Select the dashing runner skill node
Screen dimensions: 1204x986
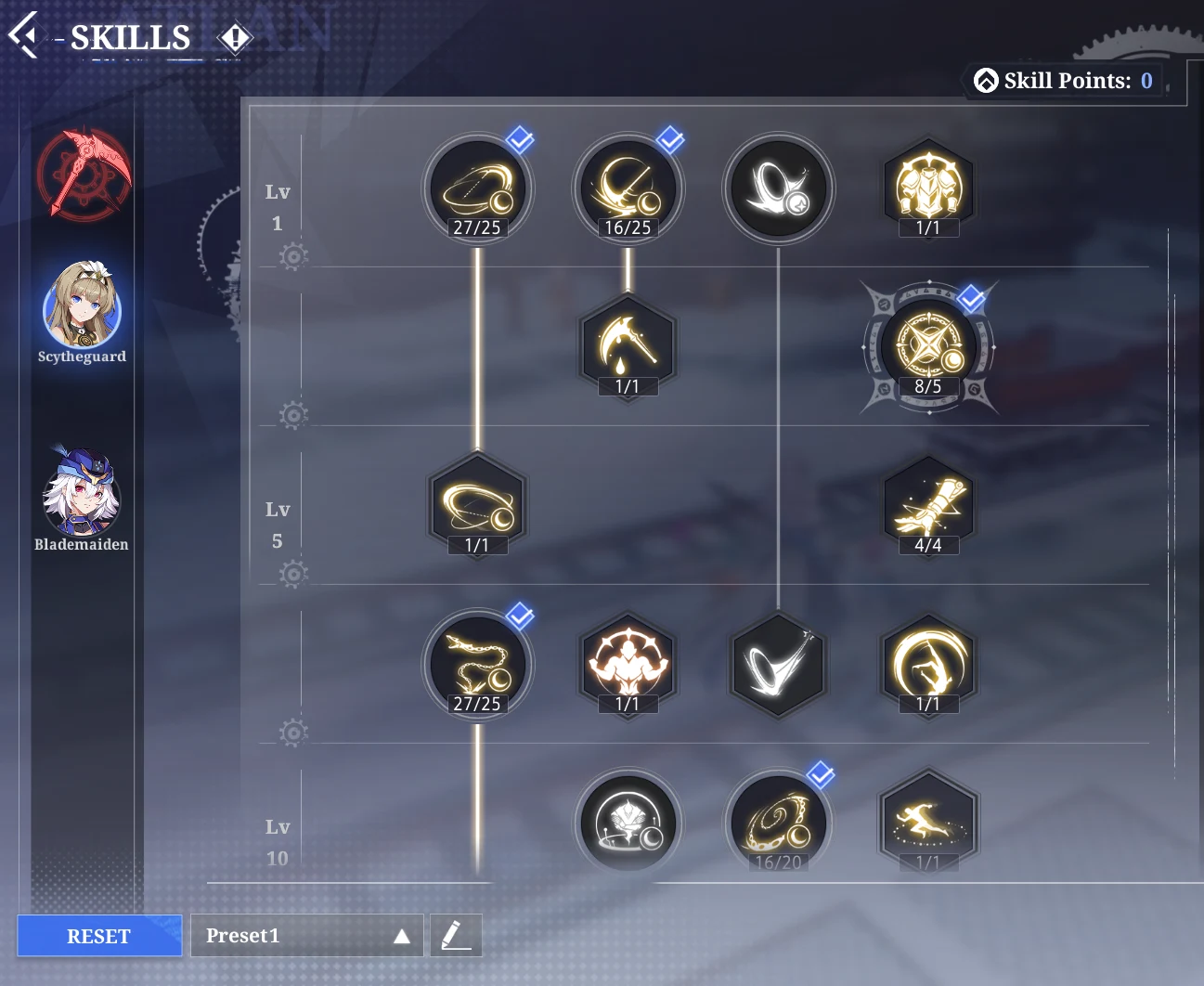point(927,823)
